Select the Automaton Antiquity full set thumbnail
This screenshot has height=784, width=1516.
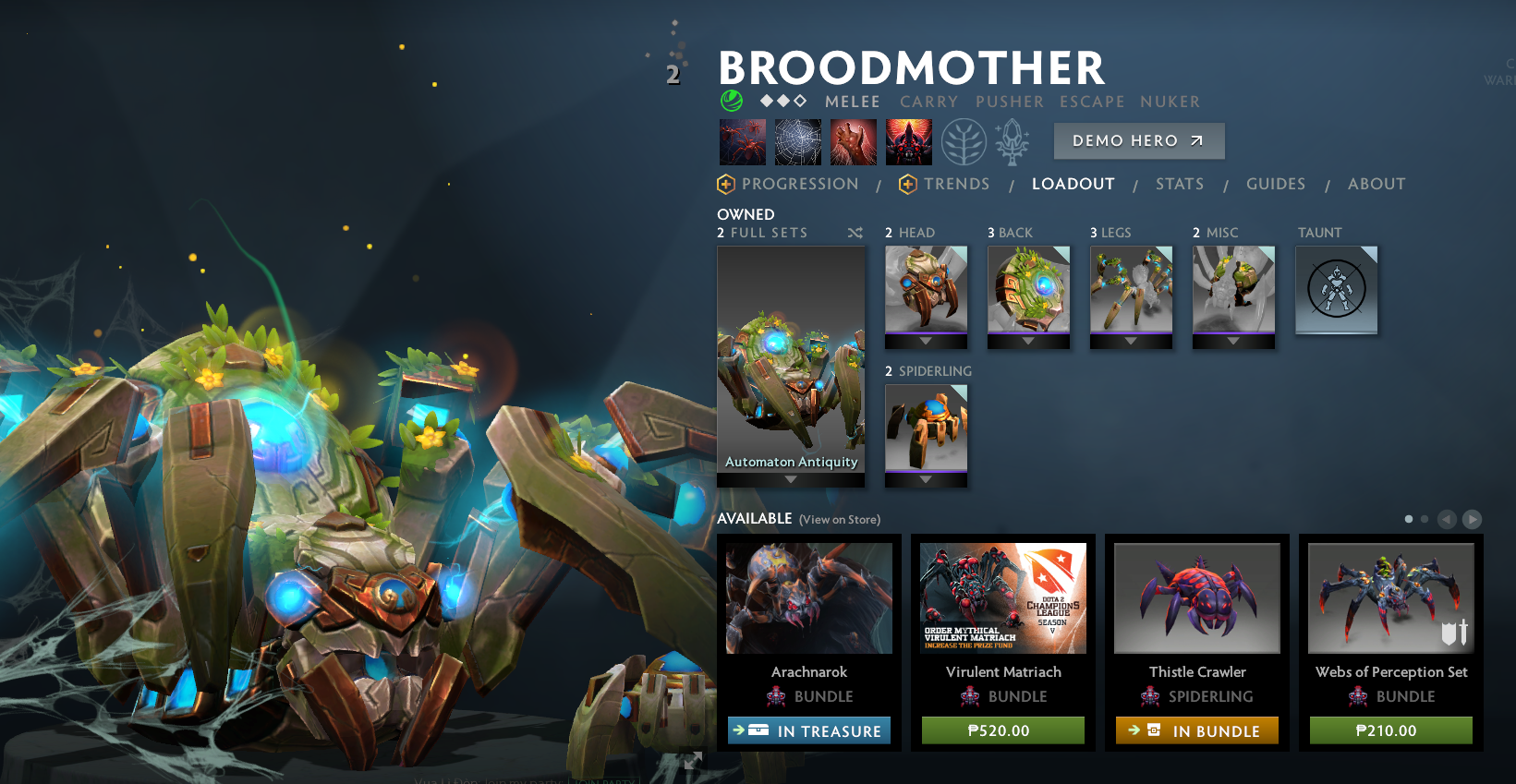pyautogui.click(x=791, y=365)
